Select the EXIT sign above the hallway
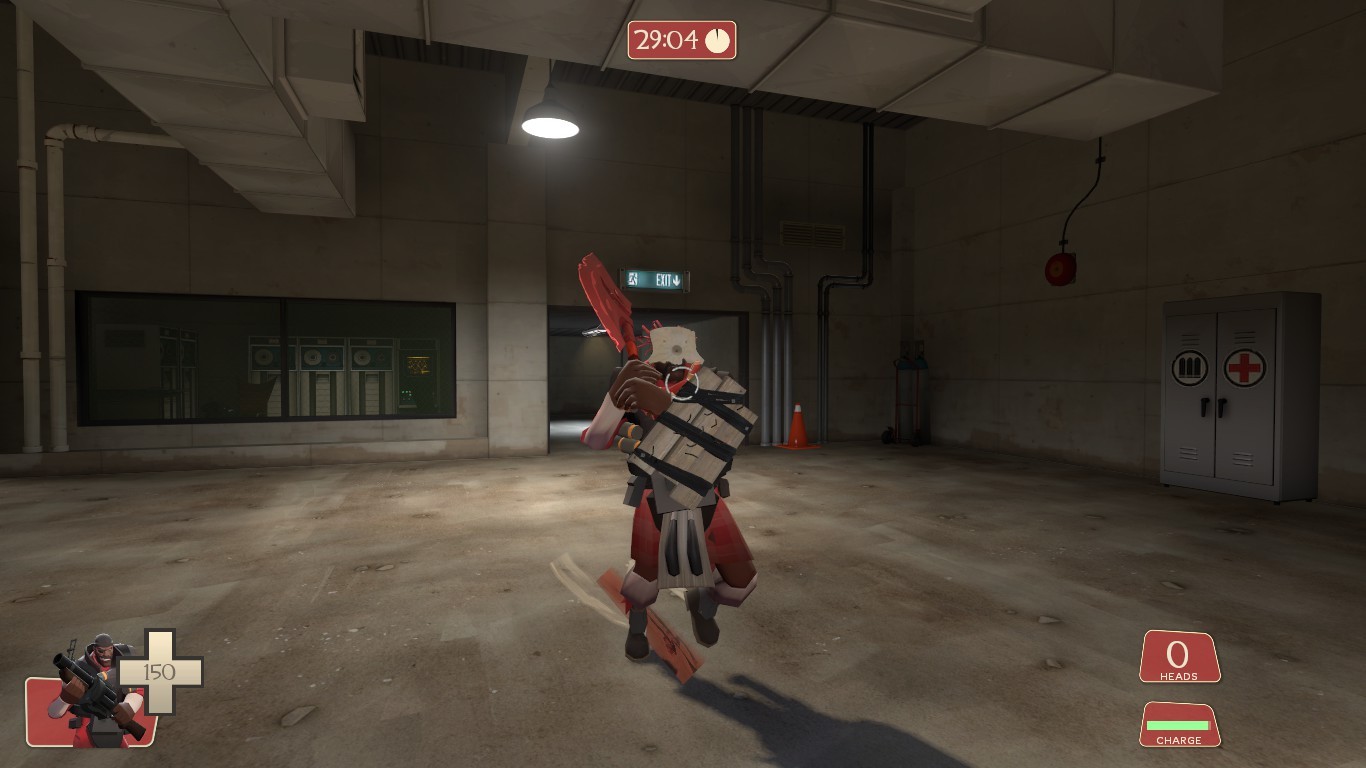The height and width of the screenshot is (768, 1366). click(656, 280)
